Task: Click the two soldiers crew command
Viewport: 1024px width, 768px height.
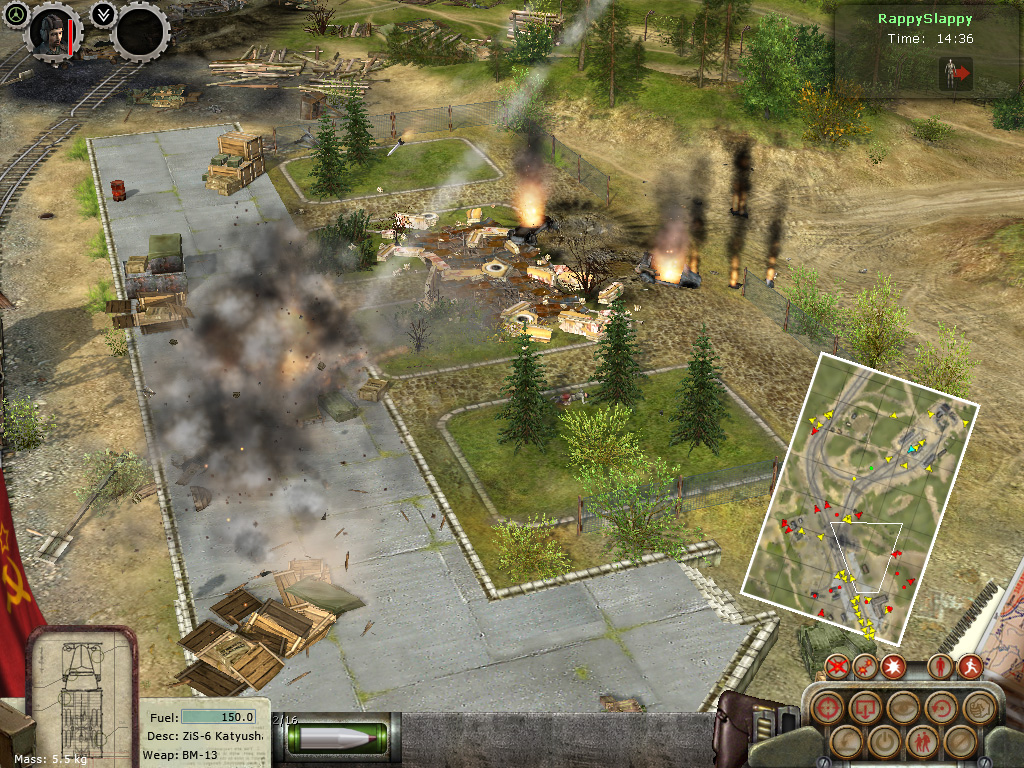Action: click(x=920, y=741)
